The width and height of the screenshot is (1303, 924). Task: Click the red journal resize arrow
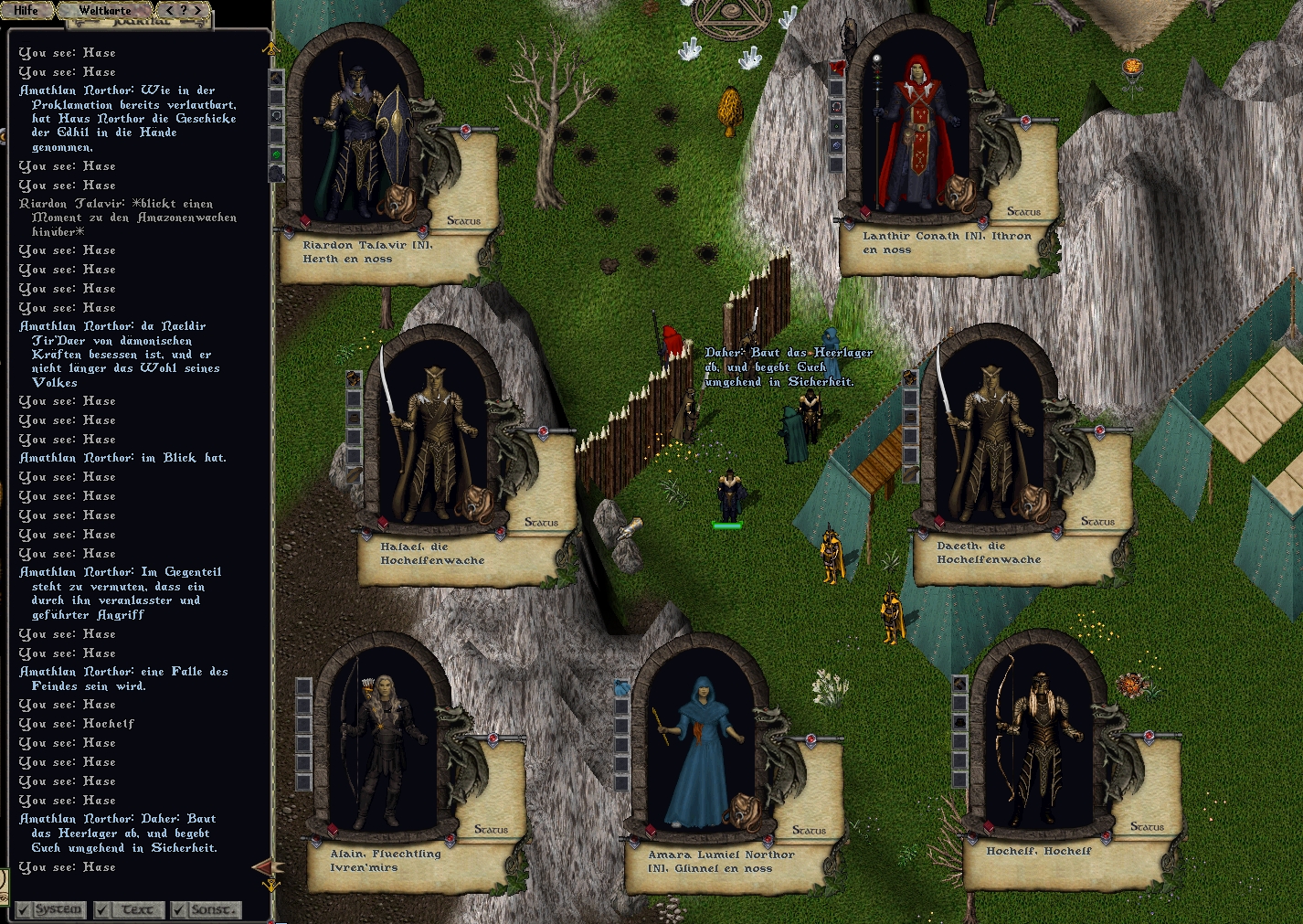[261, 866]
